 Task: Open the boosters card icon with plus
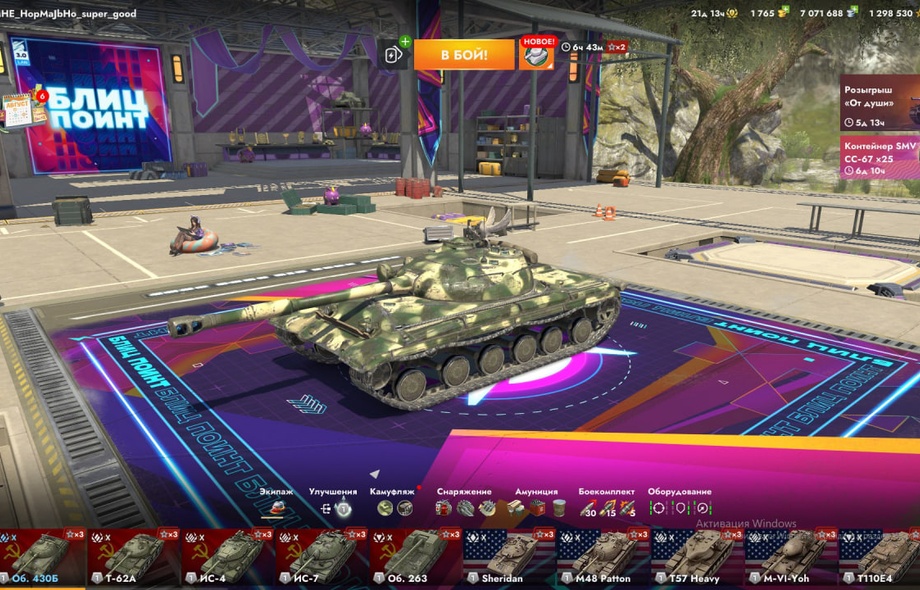[x=393, y=55]
